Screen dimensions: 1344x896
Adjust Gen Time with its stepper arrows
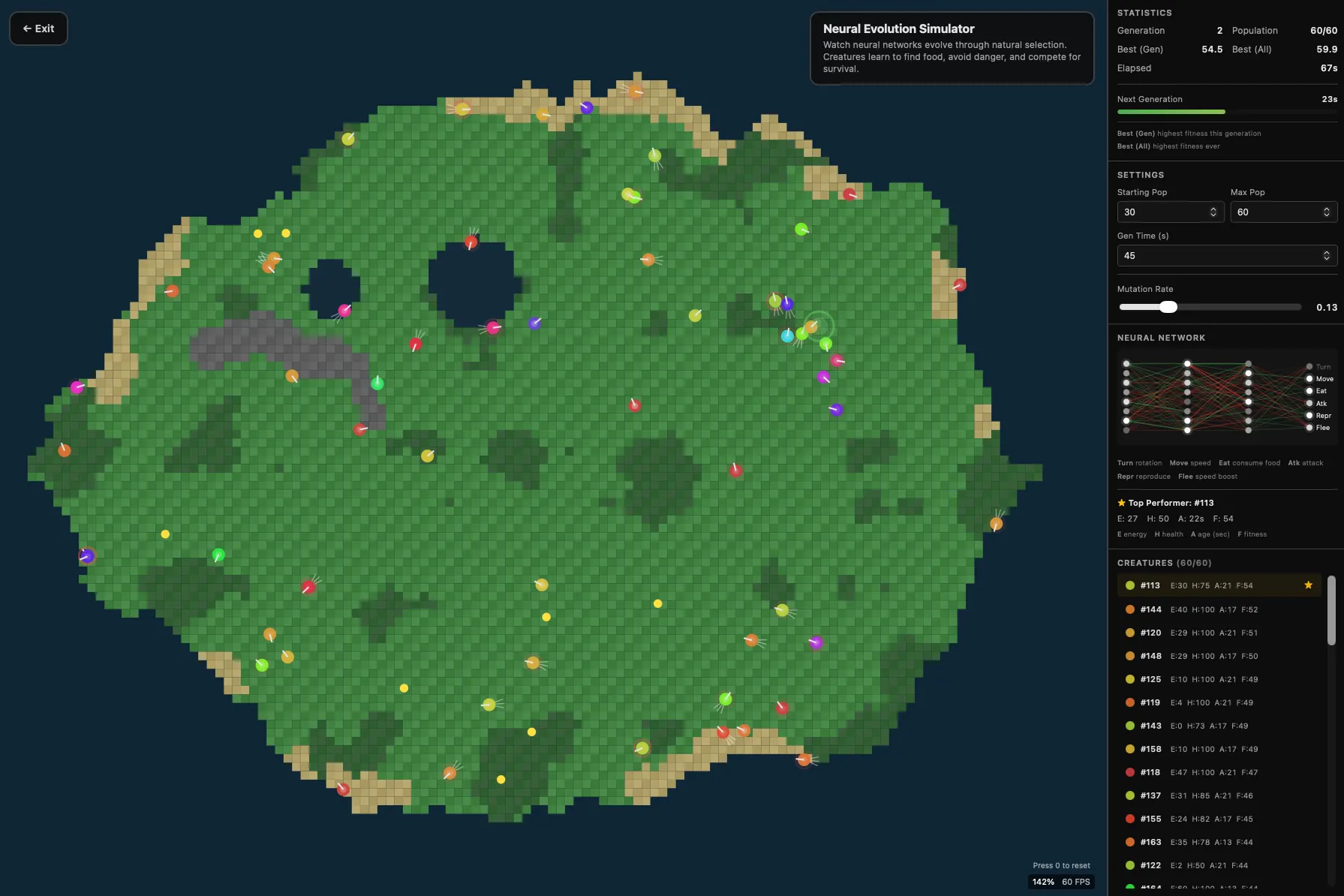click(1327, 255)
